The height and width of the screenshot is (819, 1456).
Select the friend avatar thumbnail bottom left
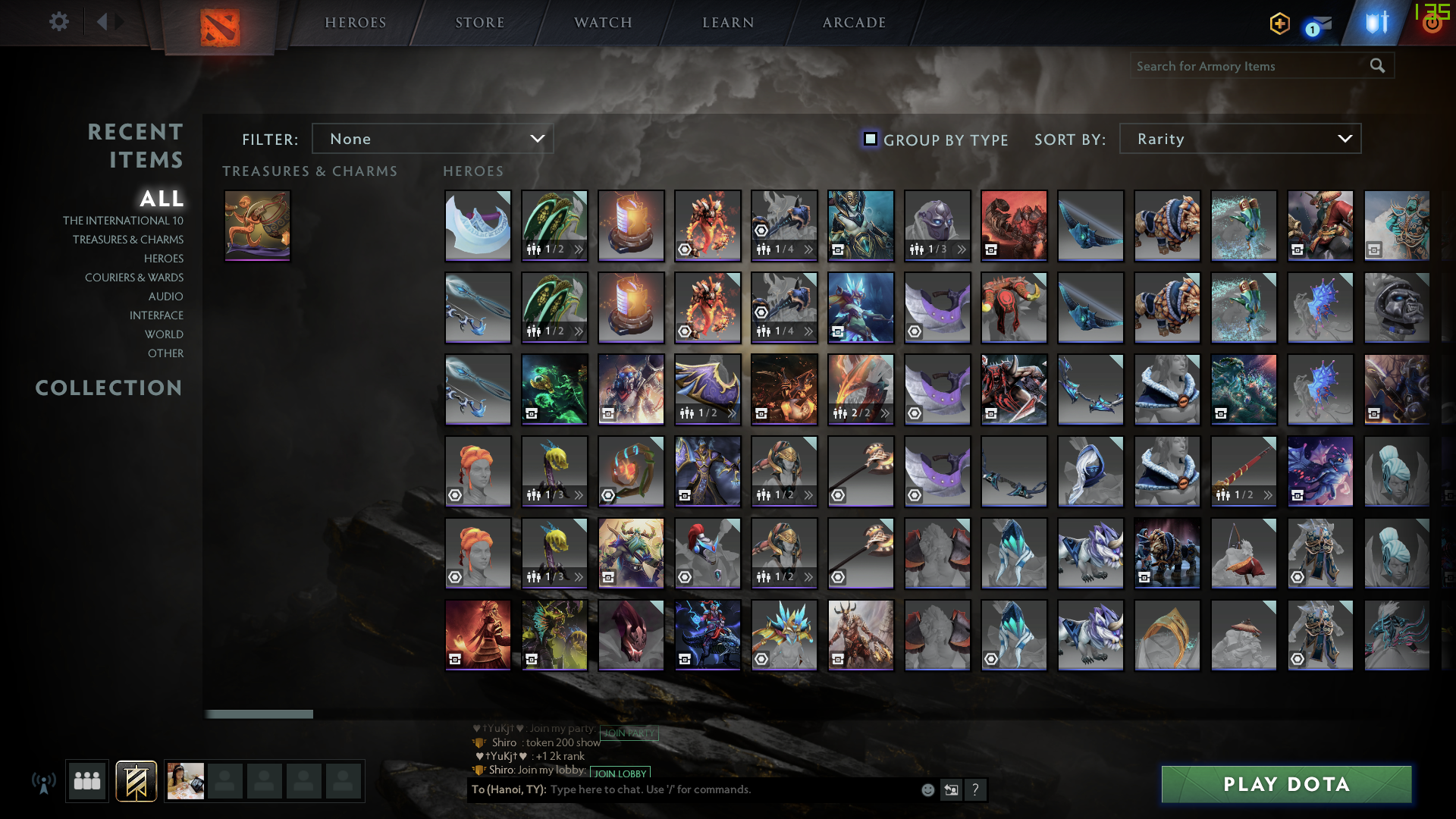click(x=186, y=780)
